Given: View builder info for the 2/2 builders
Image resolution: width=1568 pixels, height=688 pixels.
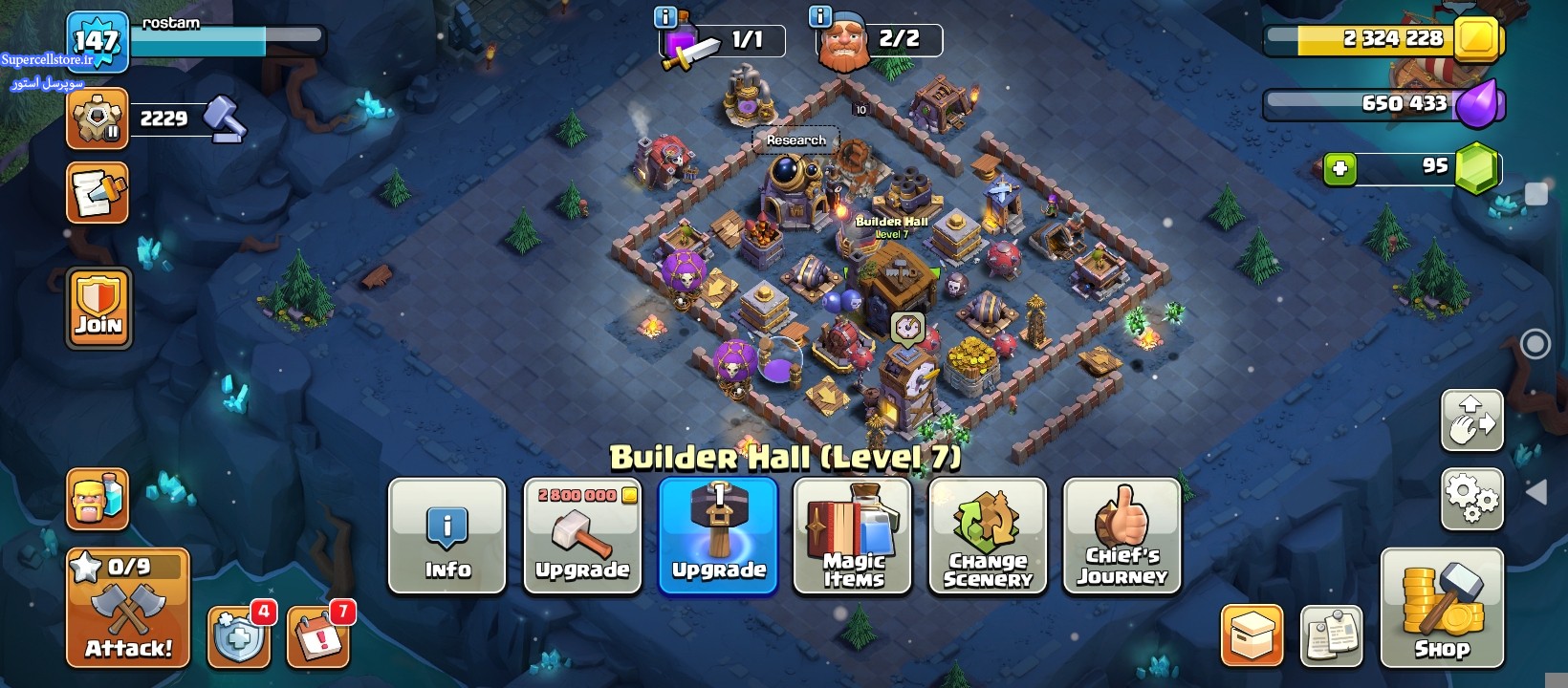Looking at the screenshot, I should (x=820, y=17).
